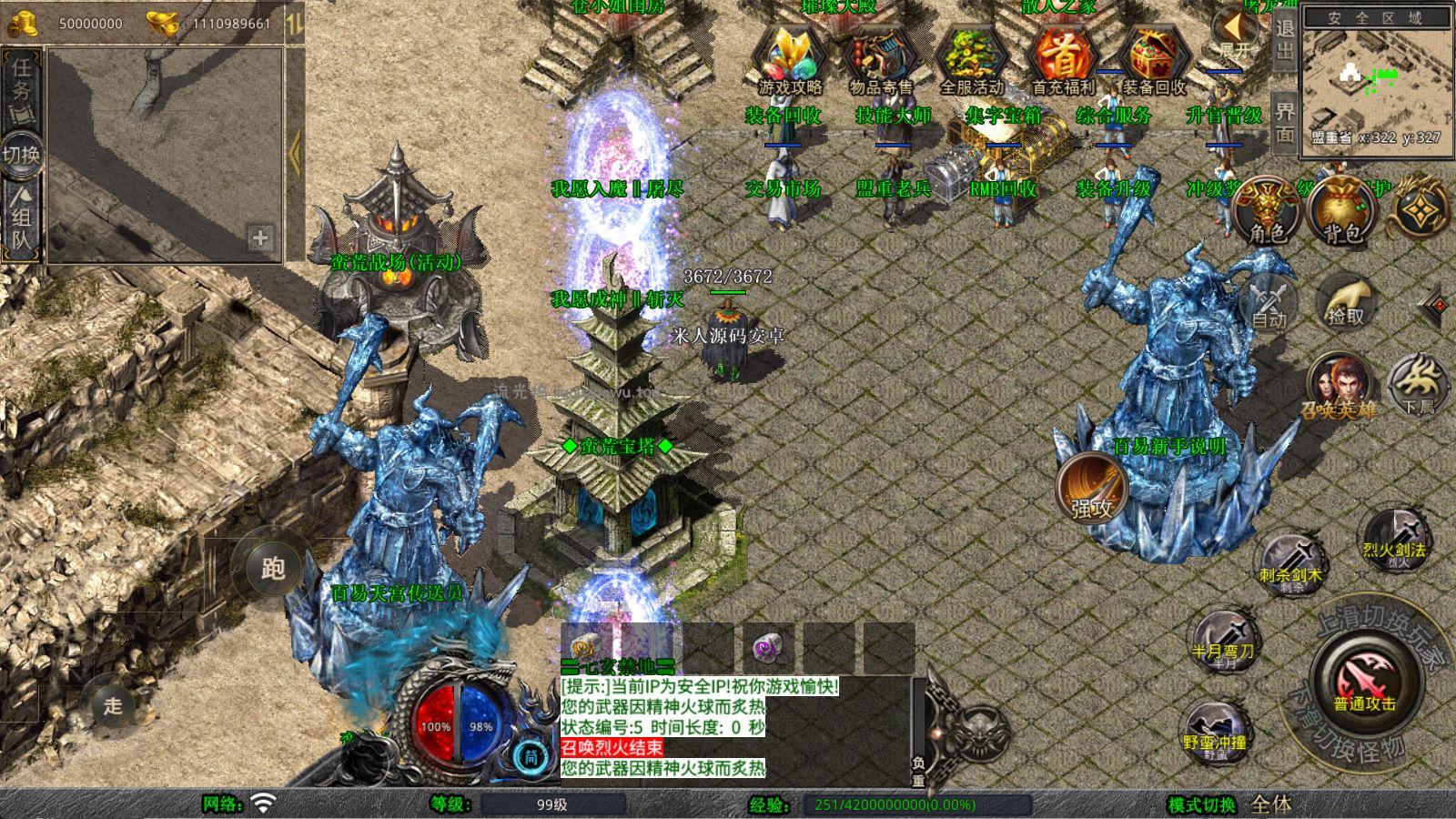
Task: Open the 游戏攻略 game guide icon
Action: 789,58
